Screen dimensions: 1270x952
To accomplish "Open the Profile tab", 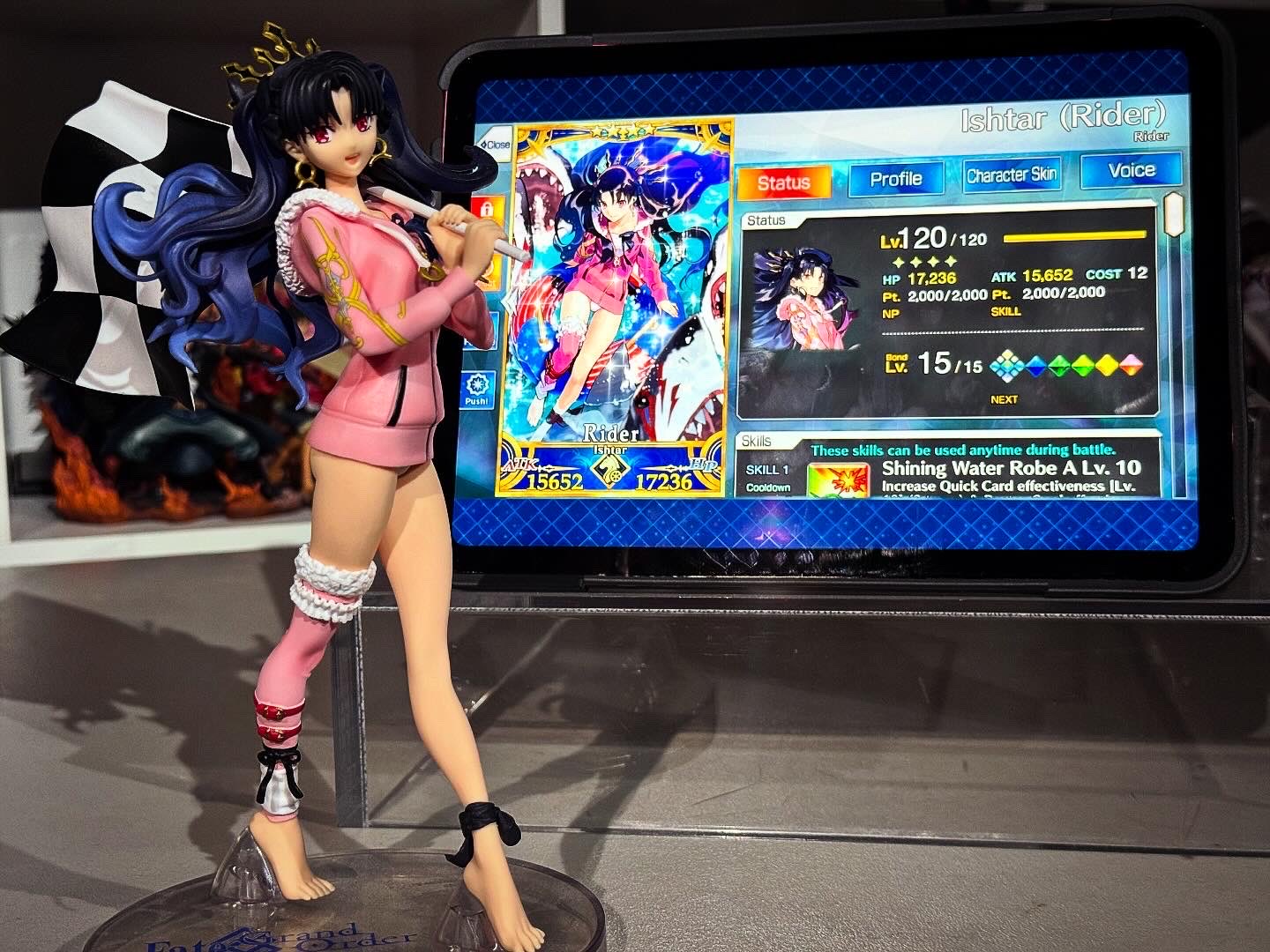I will [x=895, y=179].
